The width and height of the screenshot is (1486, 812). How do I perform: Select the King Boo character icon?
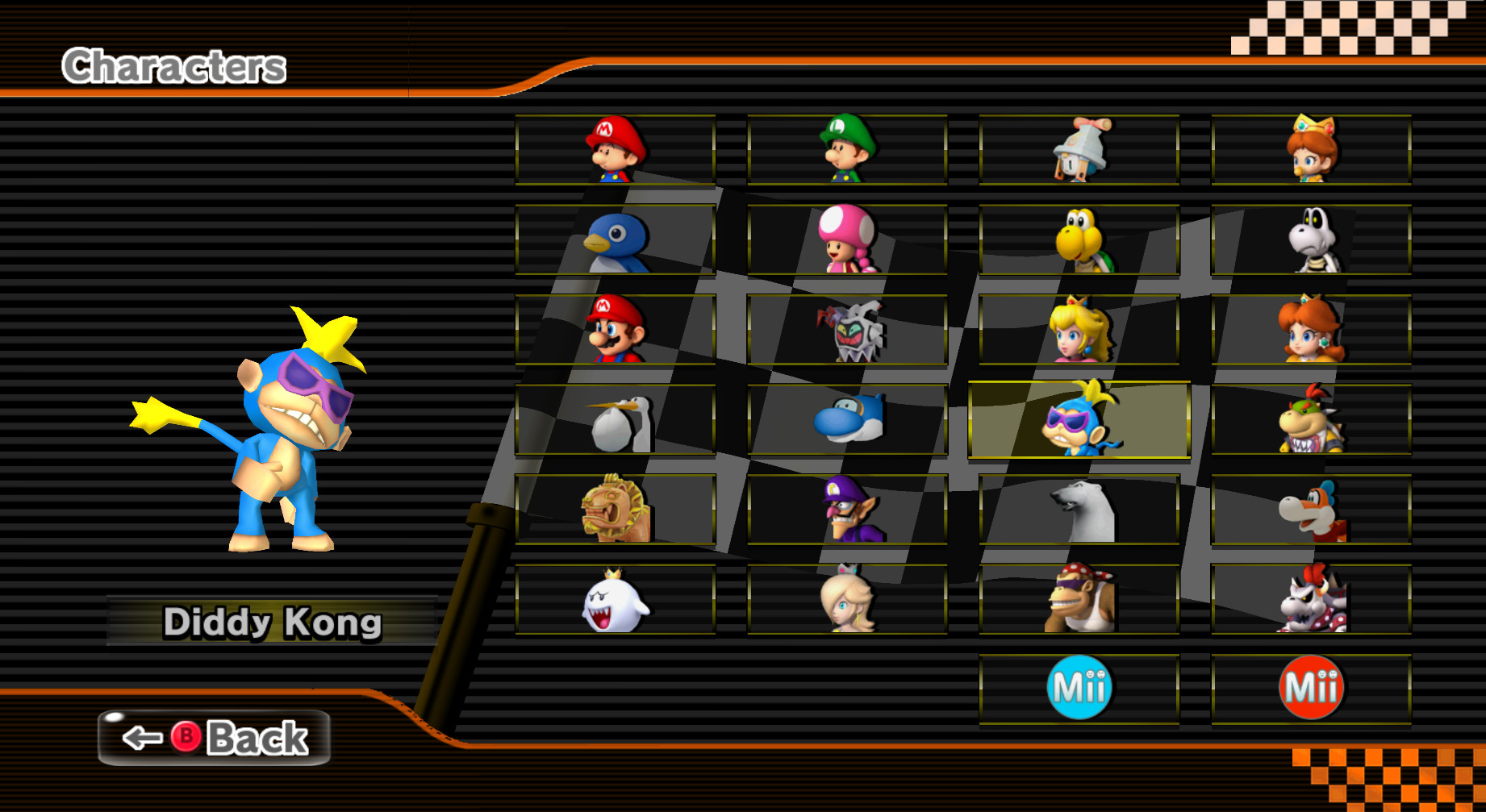tap(614, 605)
